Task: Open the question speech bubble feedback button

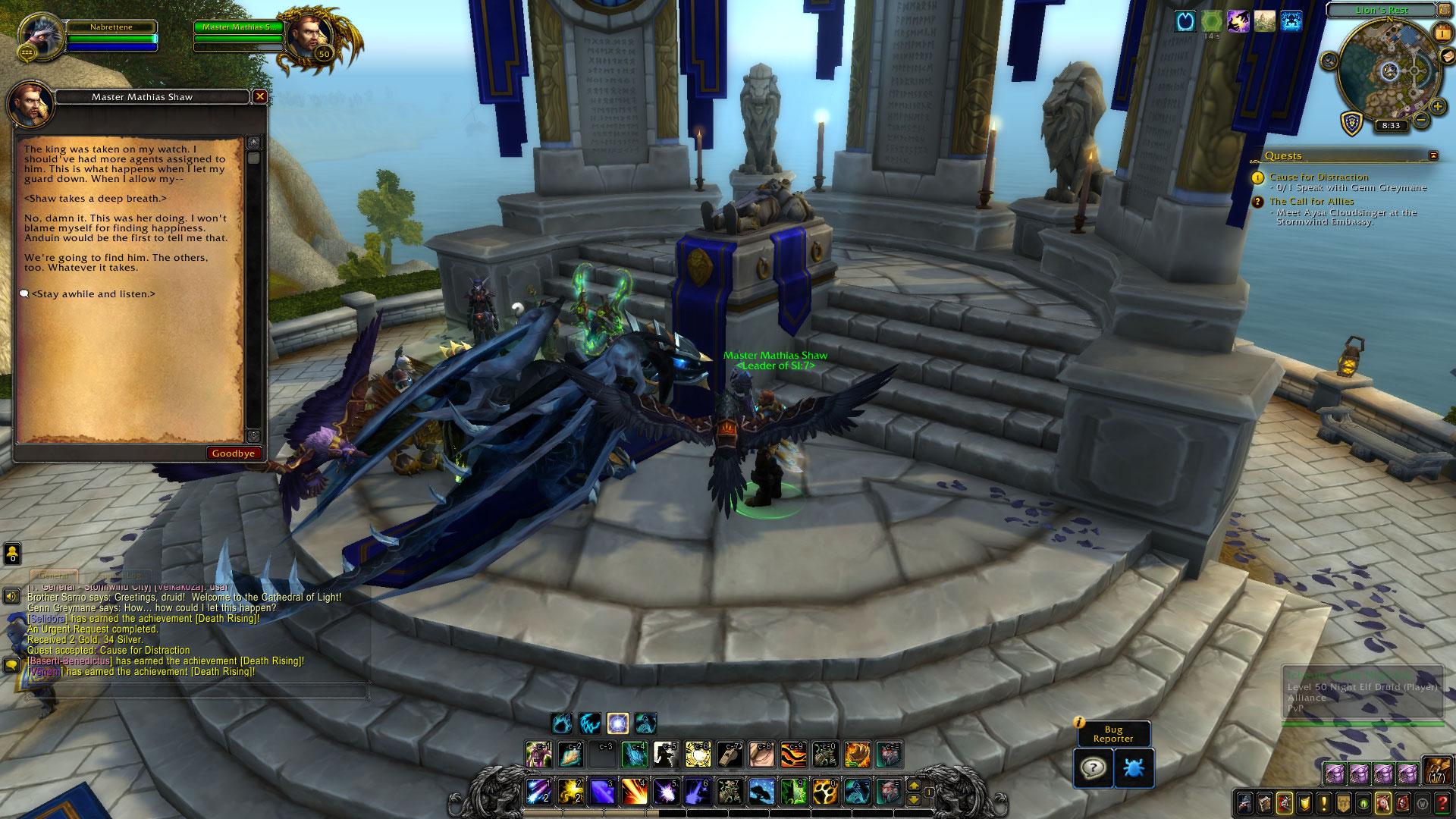Action: click(x=1093, y=768)
